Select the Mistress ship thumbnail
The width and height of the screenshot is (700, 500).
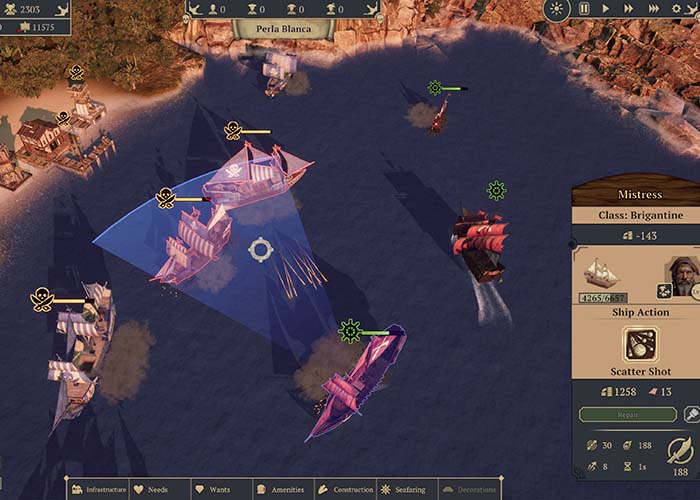click(x=602, y=273)
